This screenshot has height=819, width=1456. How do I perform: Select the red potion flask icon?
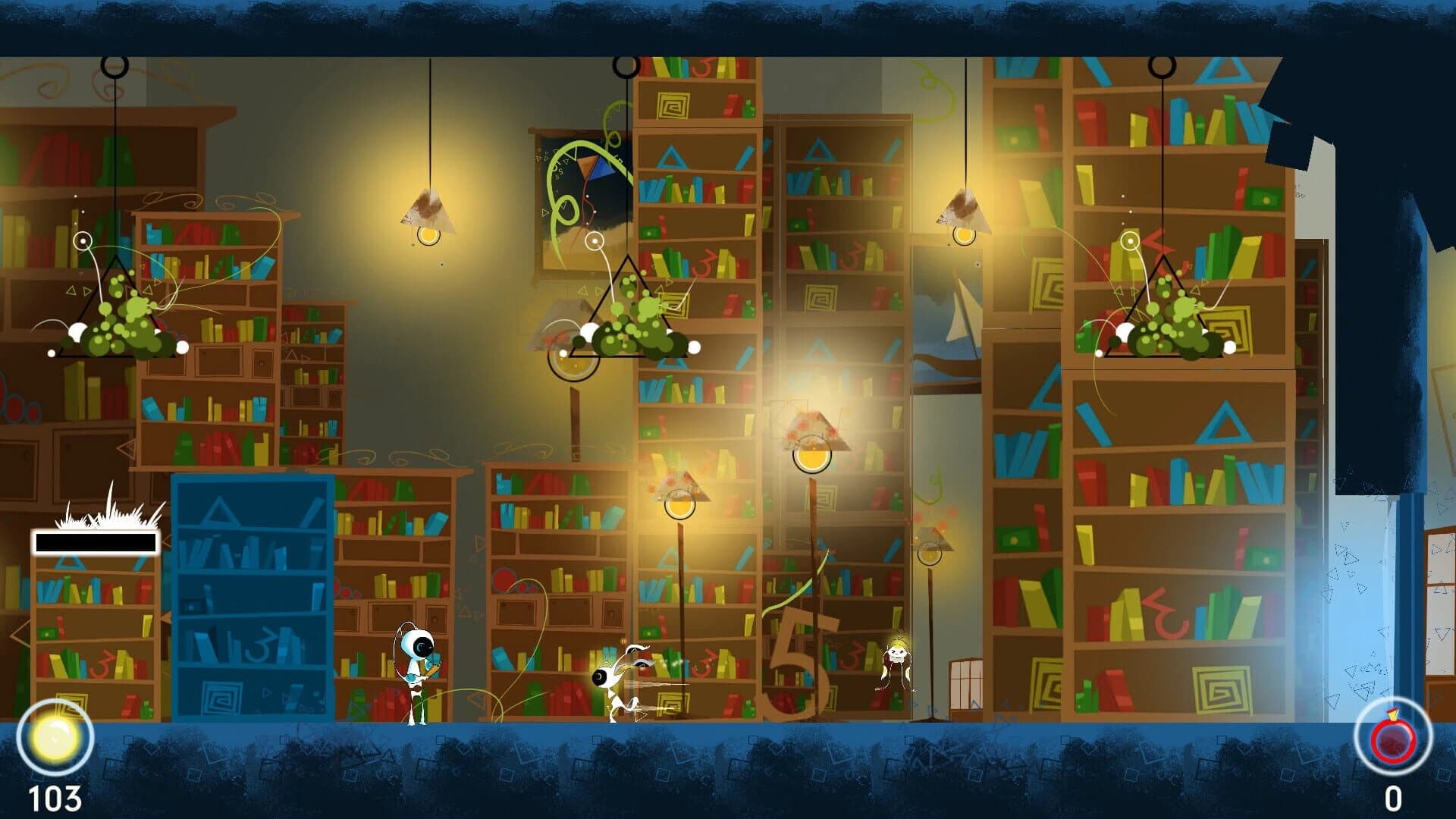(1392, 738)
